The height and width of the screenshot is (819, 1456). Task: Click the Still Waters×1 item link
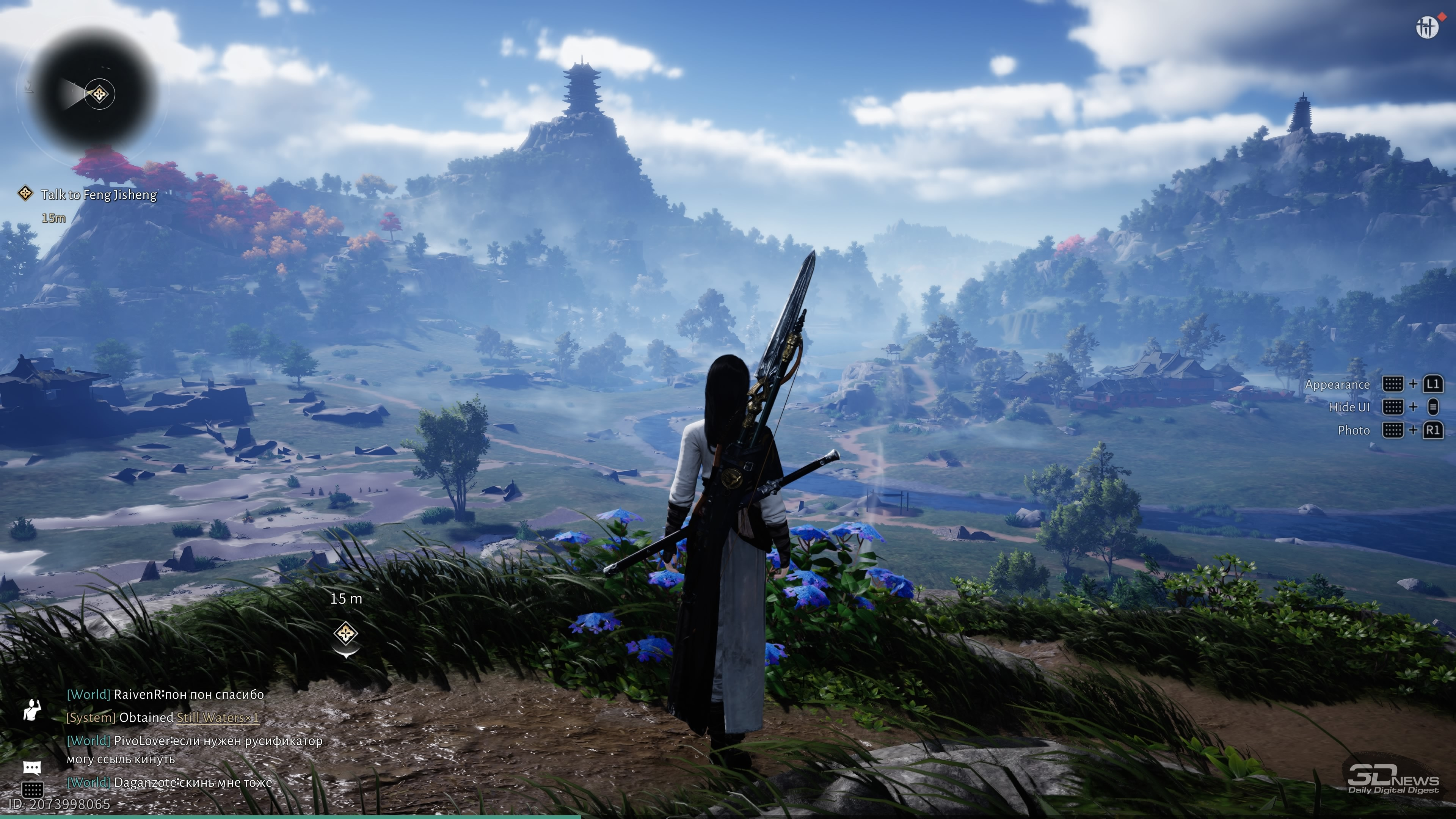(x=217, y=718)
